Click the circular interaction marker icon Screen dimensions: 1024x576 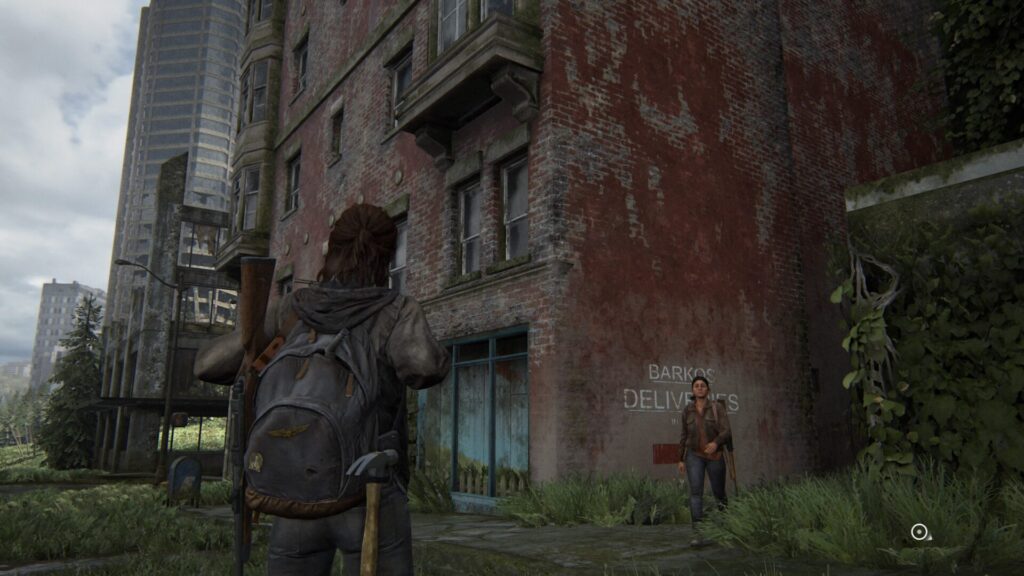(x=919, y=532)
